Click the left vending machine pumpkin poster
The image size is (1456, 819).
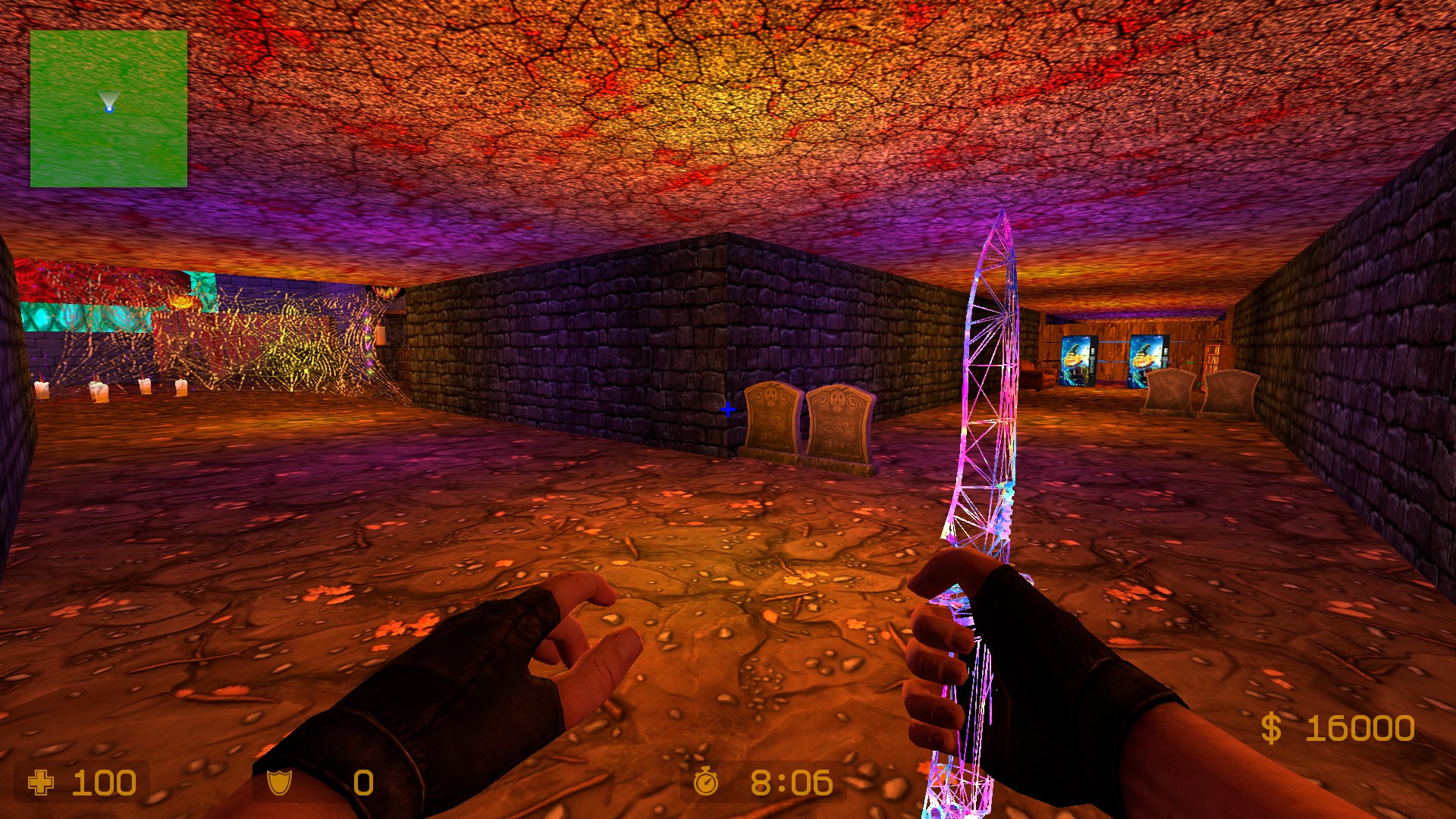pos(1075,357)
